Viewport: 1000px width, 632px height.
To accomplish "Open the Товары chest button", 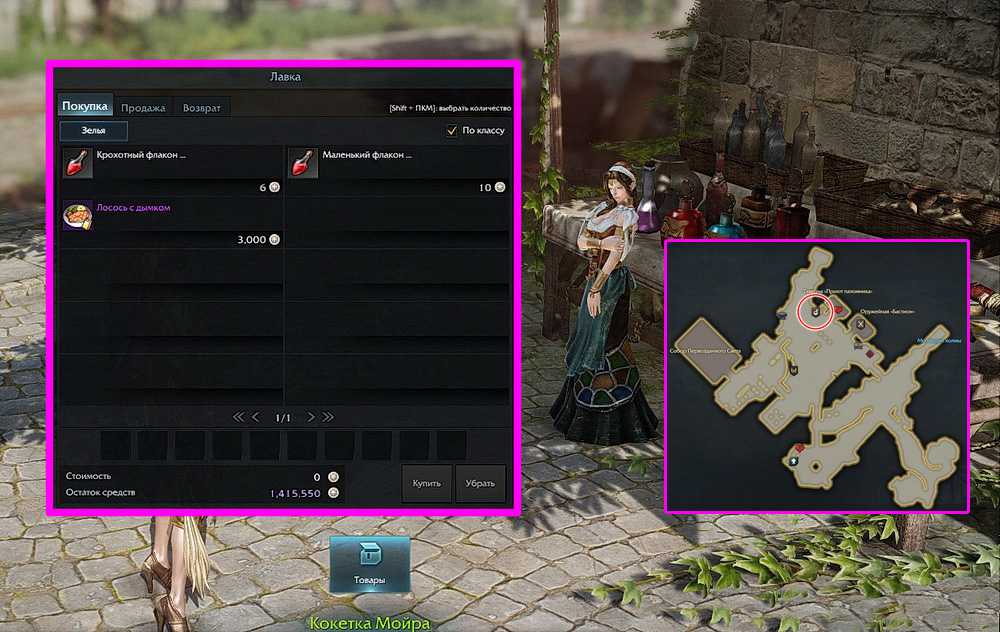I will pyautogui.click(x=369, y=564).
